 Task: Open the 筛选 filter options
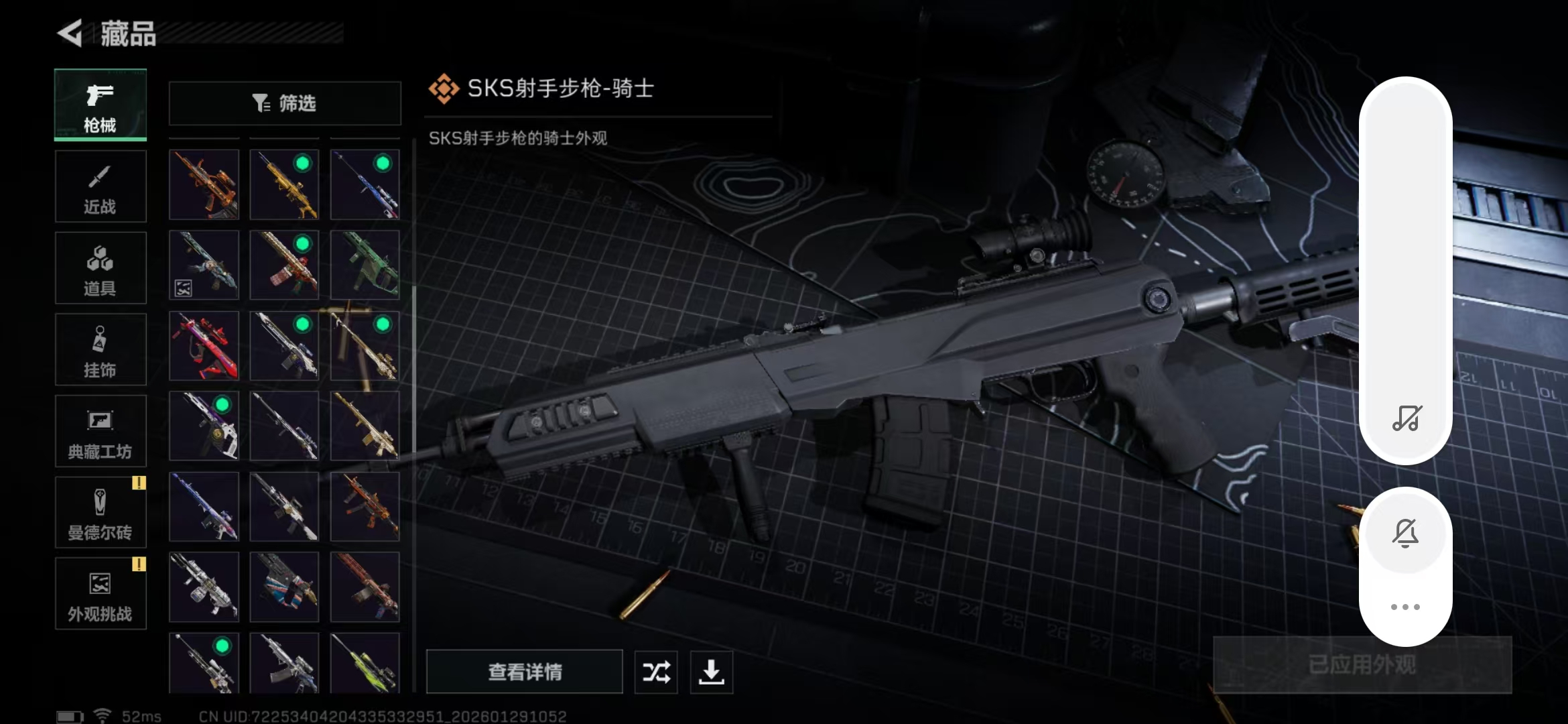click(284, 103)
